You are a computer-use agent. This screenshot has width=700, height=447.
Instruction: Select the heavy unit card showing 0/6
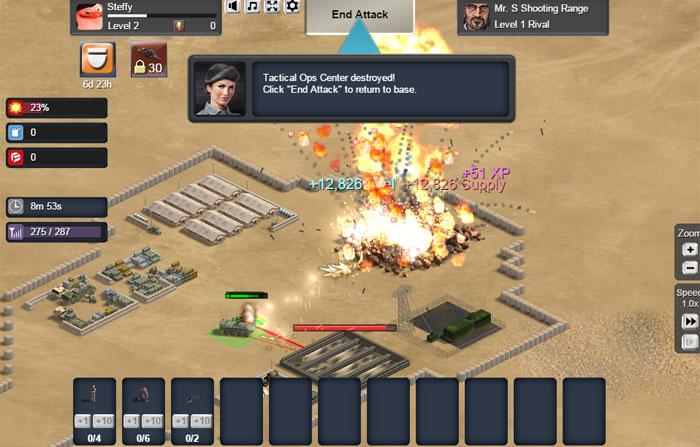144,404
